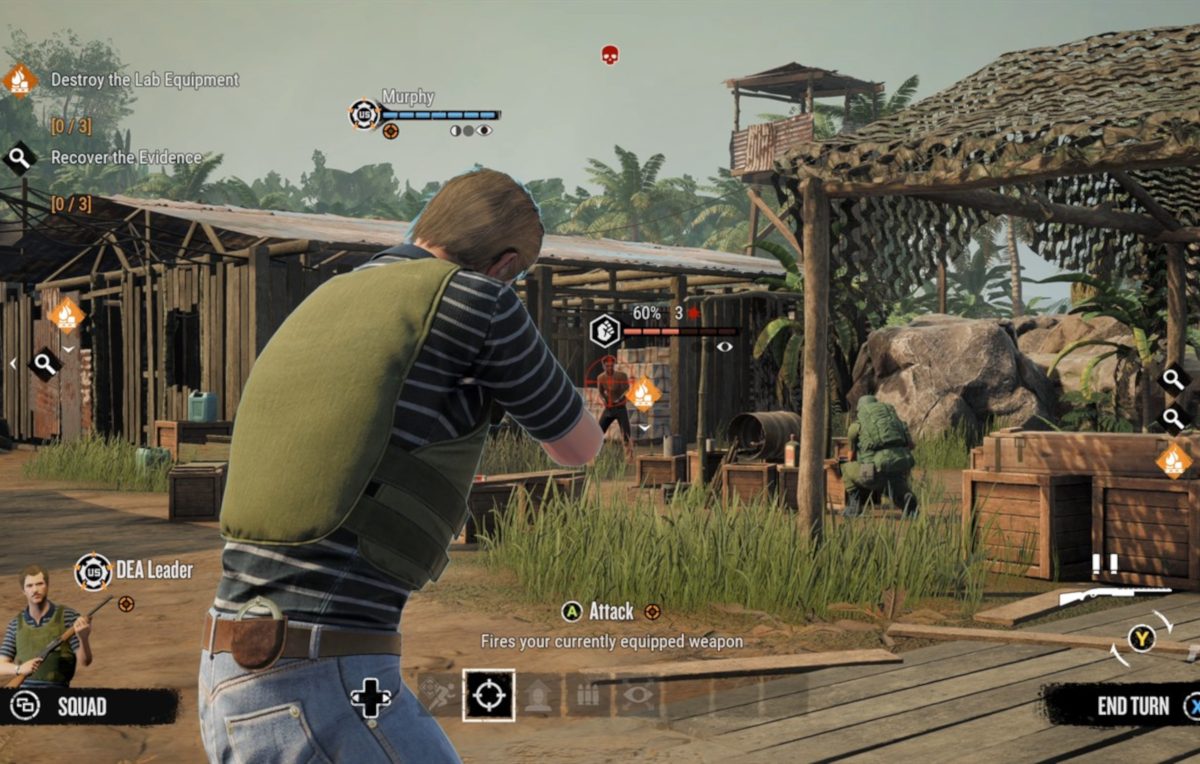Choose the running figure move action

(x=438, y=695)
